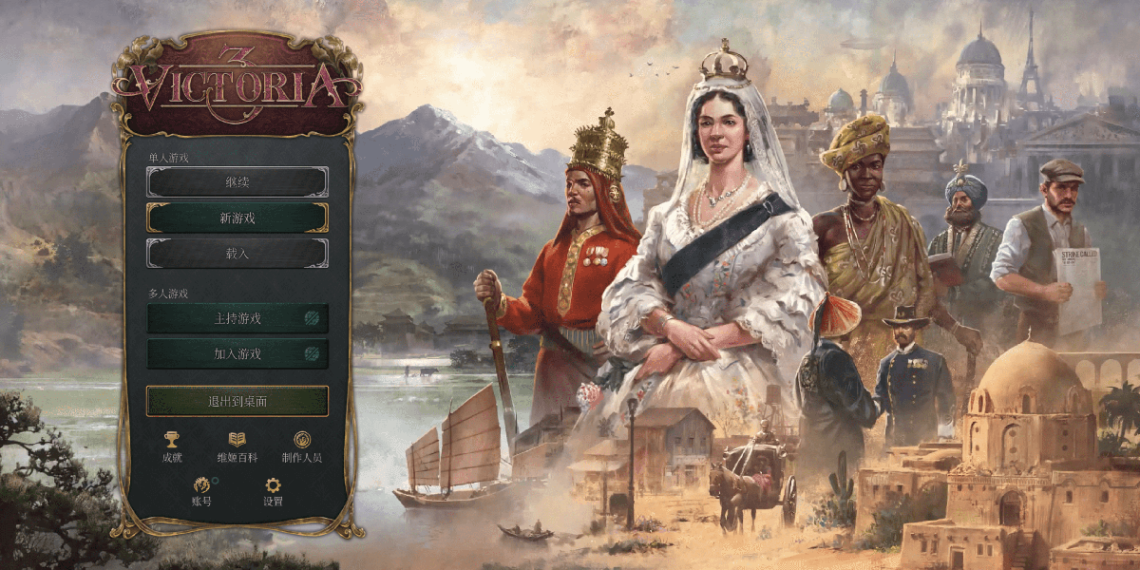Start a new game (新游戏)
Screen dimensions: 1140x570
pyautogui.click(x=237, y=217)
